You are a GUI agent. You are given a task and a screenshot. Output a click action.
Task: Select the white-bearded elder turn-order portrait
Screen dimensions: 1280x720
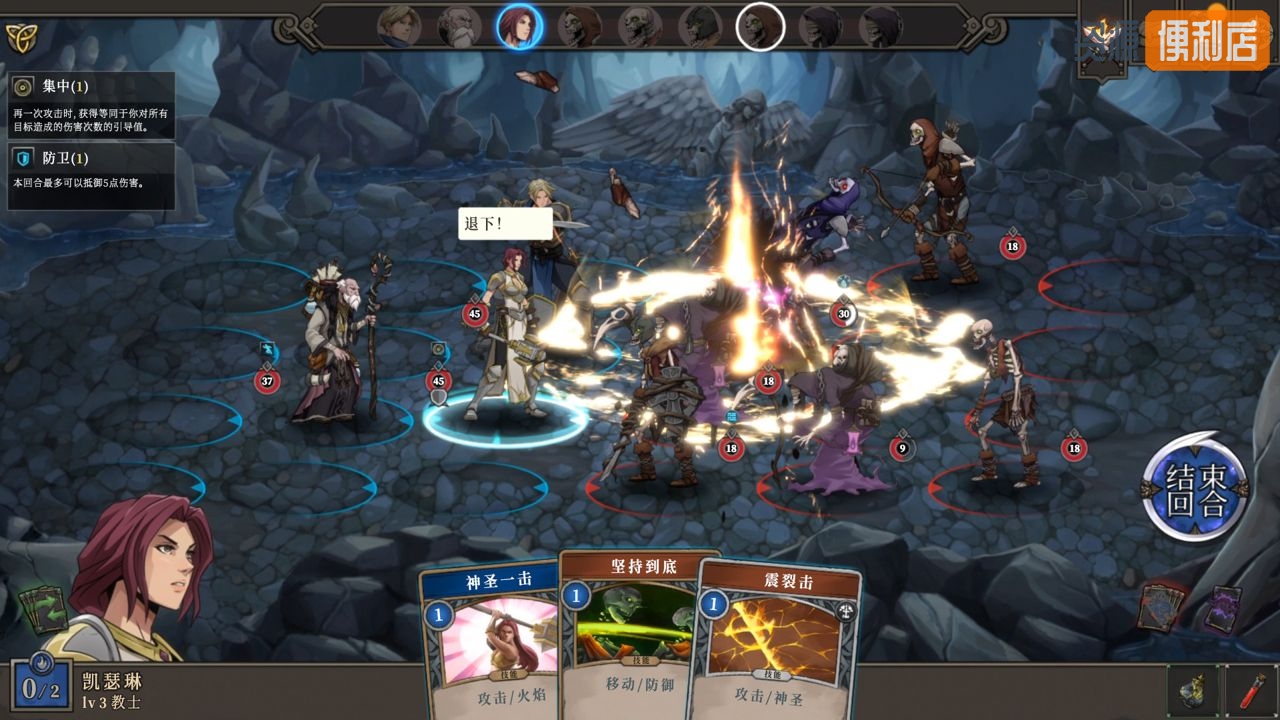pos(459,27)
